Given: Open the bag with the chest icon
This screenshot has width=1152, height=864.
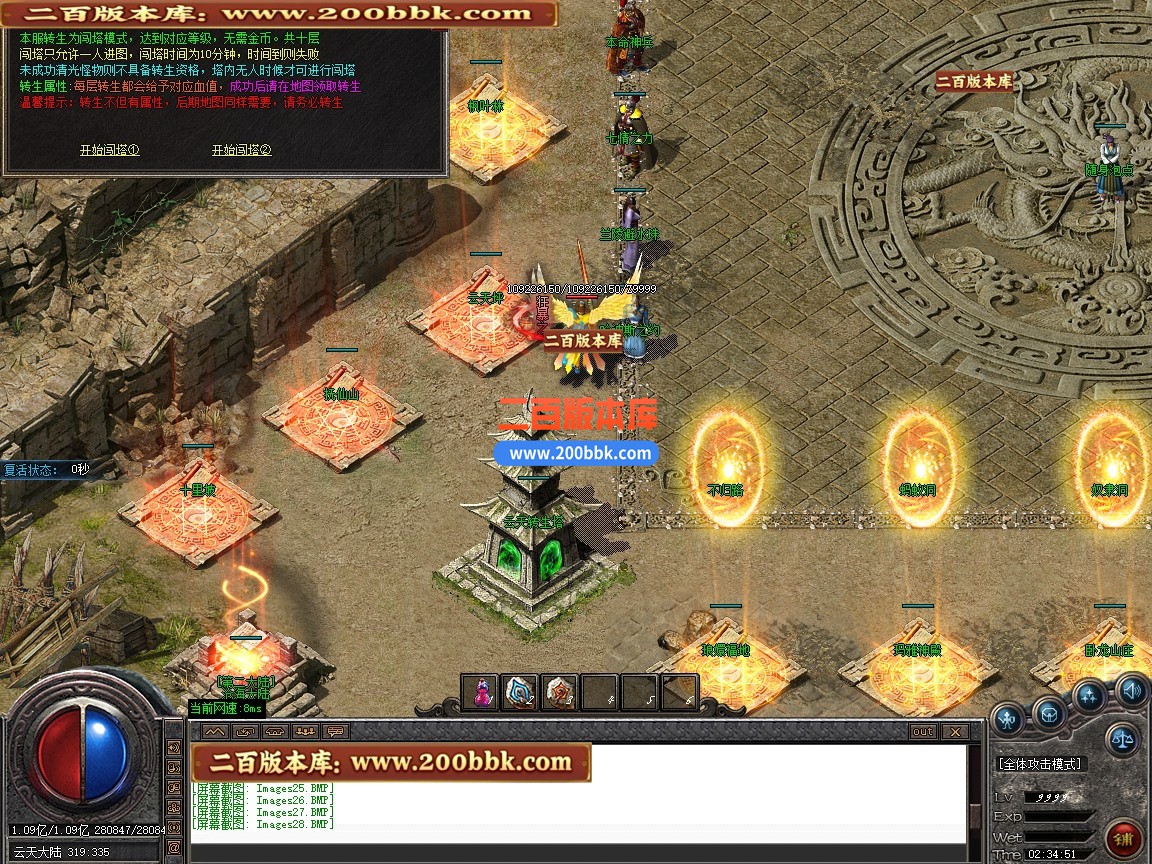Looking at the screenshot, I should tap(1049, 713).
